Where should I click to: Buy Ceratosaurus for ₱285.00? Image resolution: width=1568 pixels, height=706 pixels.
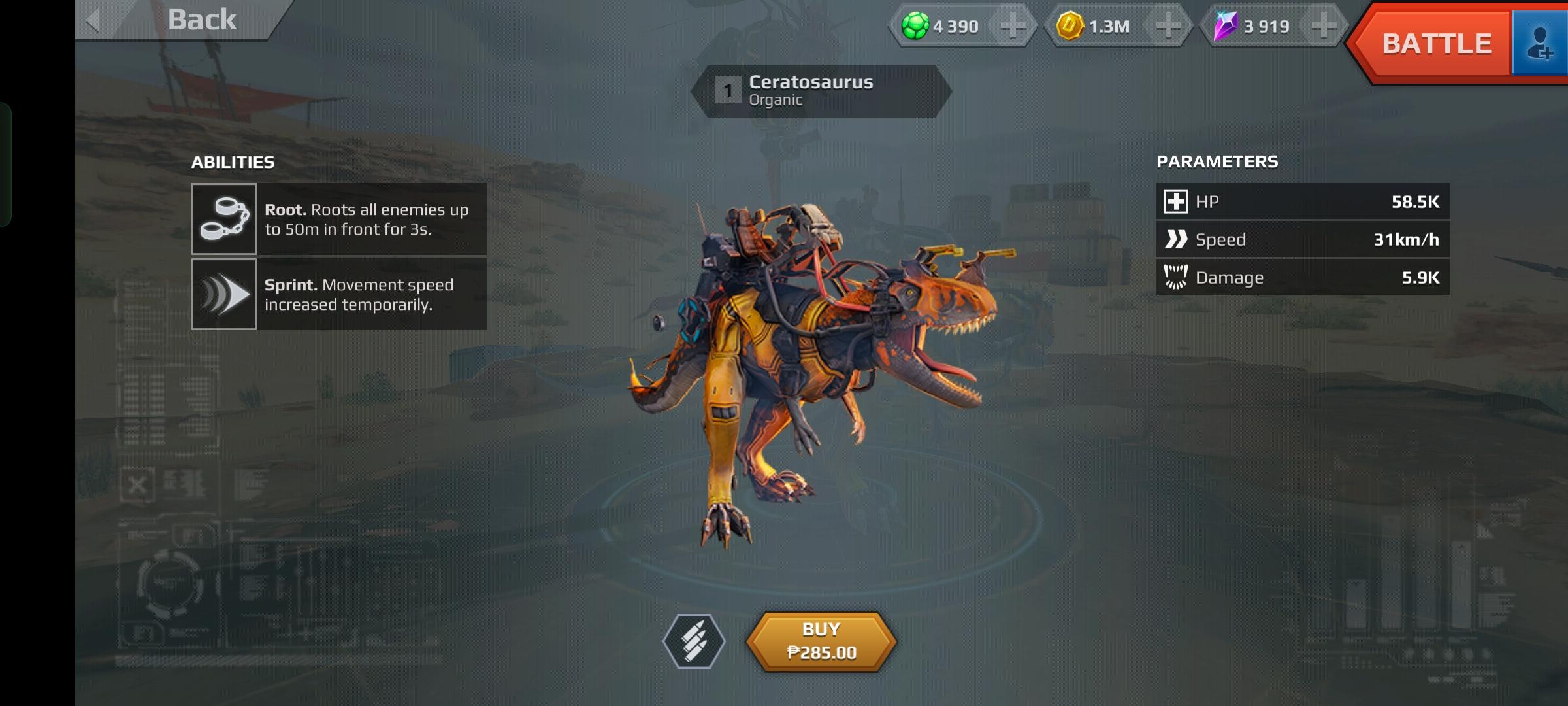pyautogui.click(x=821, y=641)
